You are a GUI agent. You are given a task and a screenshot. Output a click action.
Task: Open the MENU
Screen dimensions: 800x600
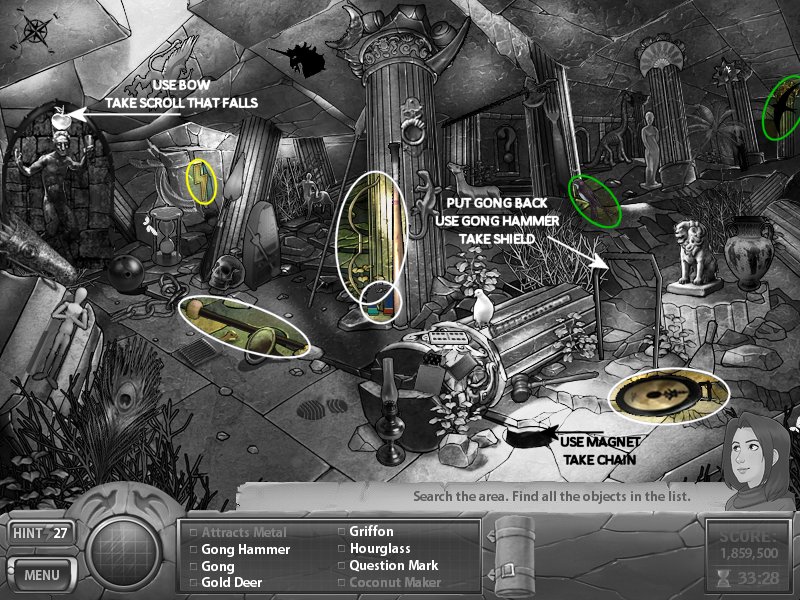(x=41, y=575)
